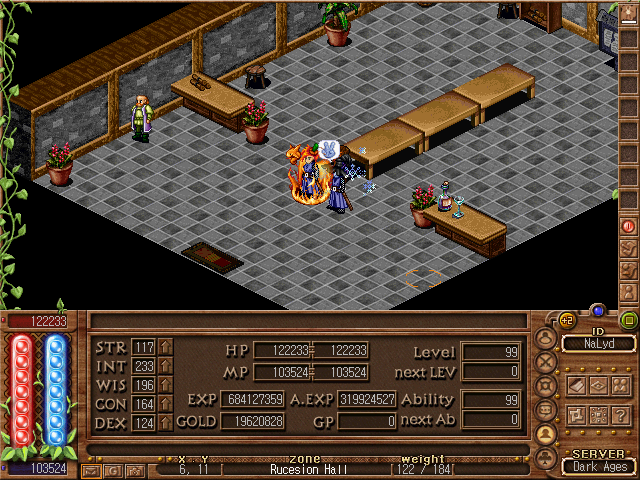Raise STR with its arrow button
Viewport: 640px width, 480px height.
166,348
